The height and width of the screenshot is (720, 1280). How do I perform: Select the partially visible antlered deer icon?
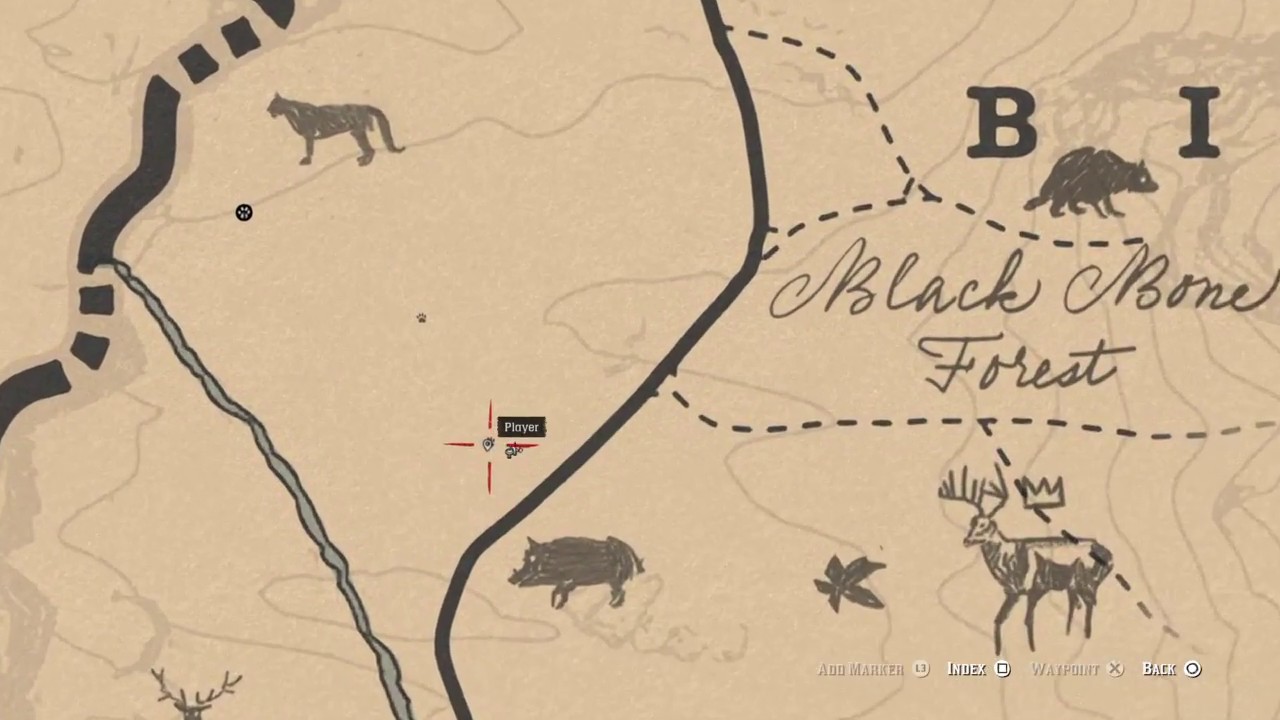197,693
